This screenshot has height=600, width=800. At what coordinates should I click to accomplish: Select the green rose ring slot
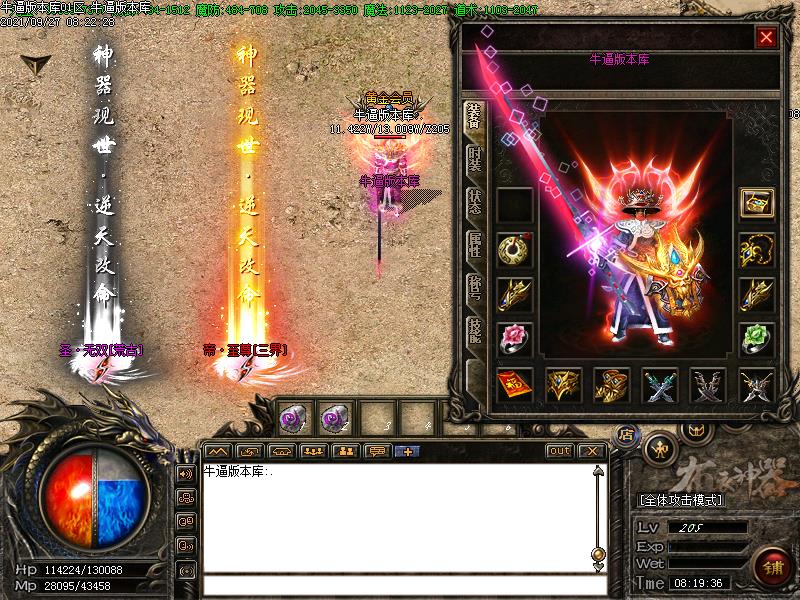coord(756,338)
